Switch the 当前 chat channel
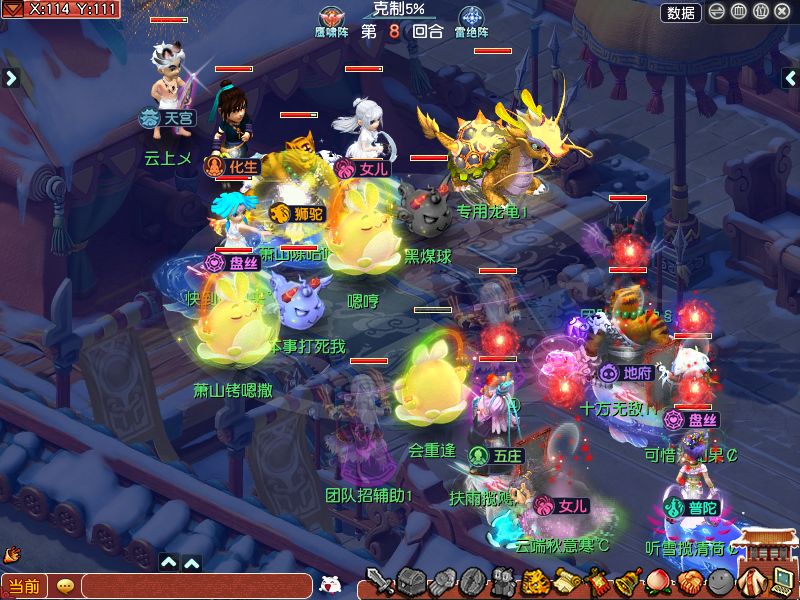The width and height of the screenshot is (800, 600). (24, 586)
